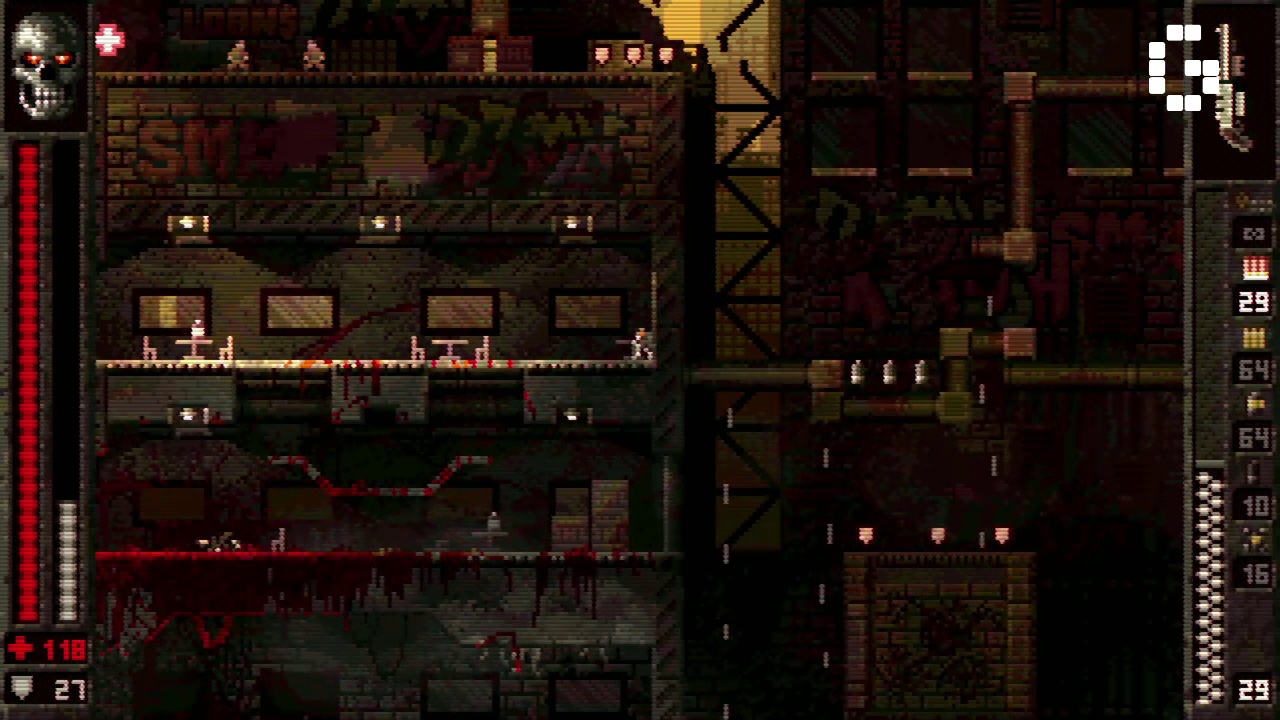This screenshot has height=720, width=1280.
Task: Click the grenade icon between the two 64 counters
Action: point(1254,403)
